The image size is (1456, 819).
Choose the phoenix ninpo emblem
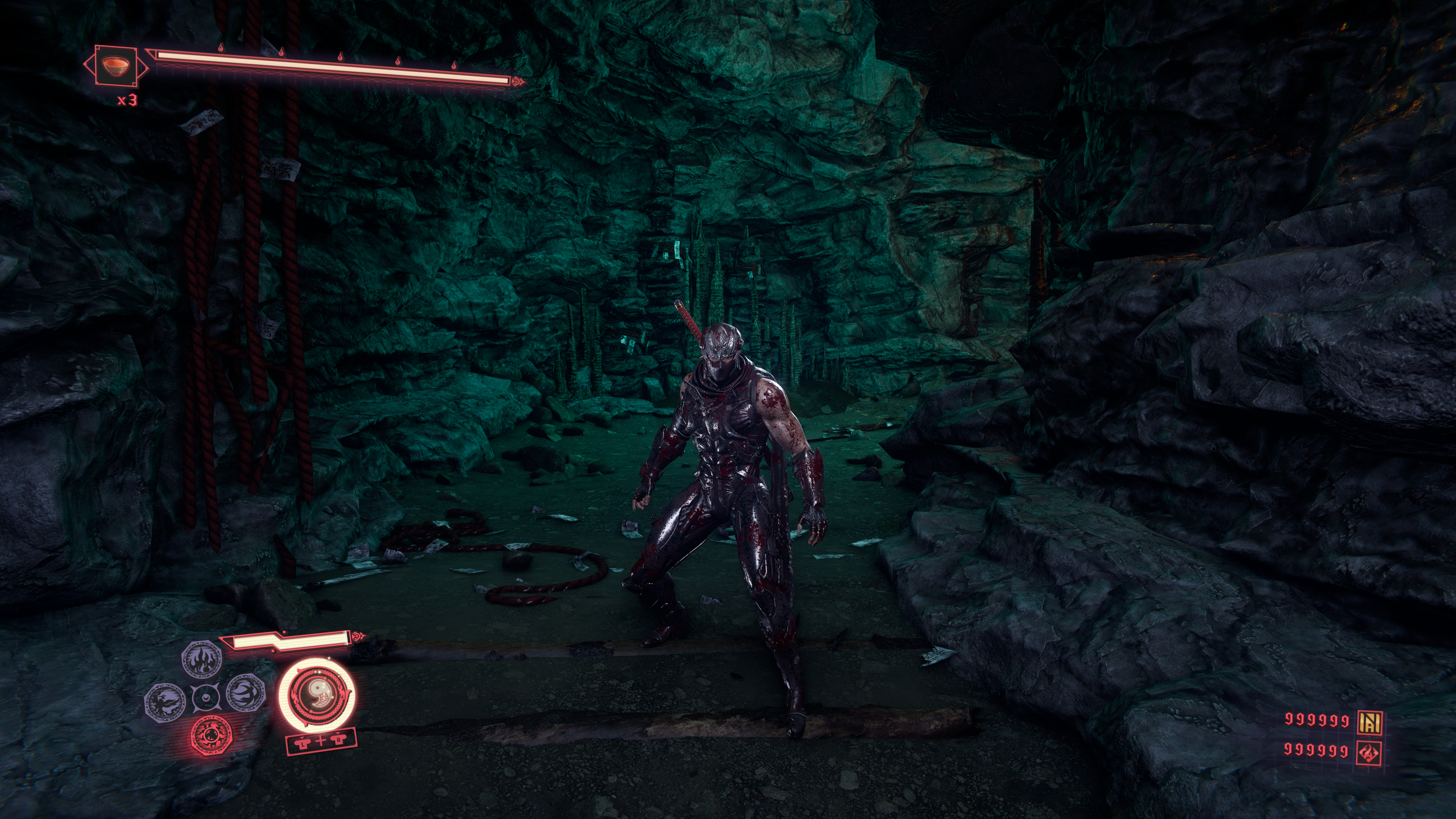click(x=165, y=700)
